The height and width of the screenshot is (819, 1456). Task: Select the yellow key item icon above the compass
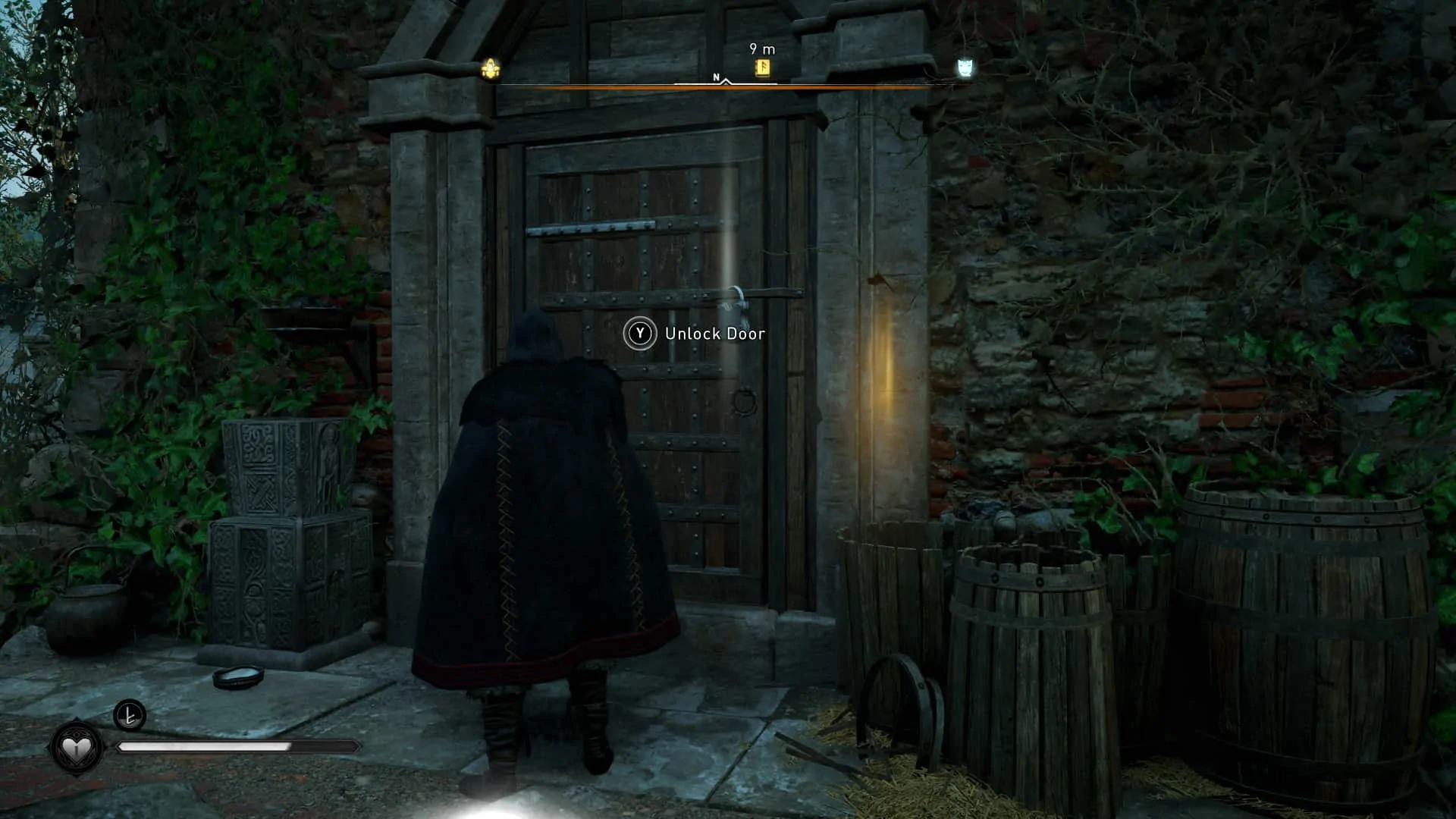coord(761,67)
